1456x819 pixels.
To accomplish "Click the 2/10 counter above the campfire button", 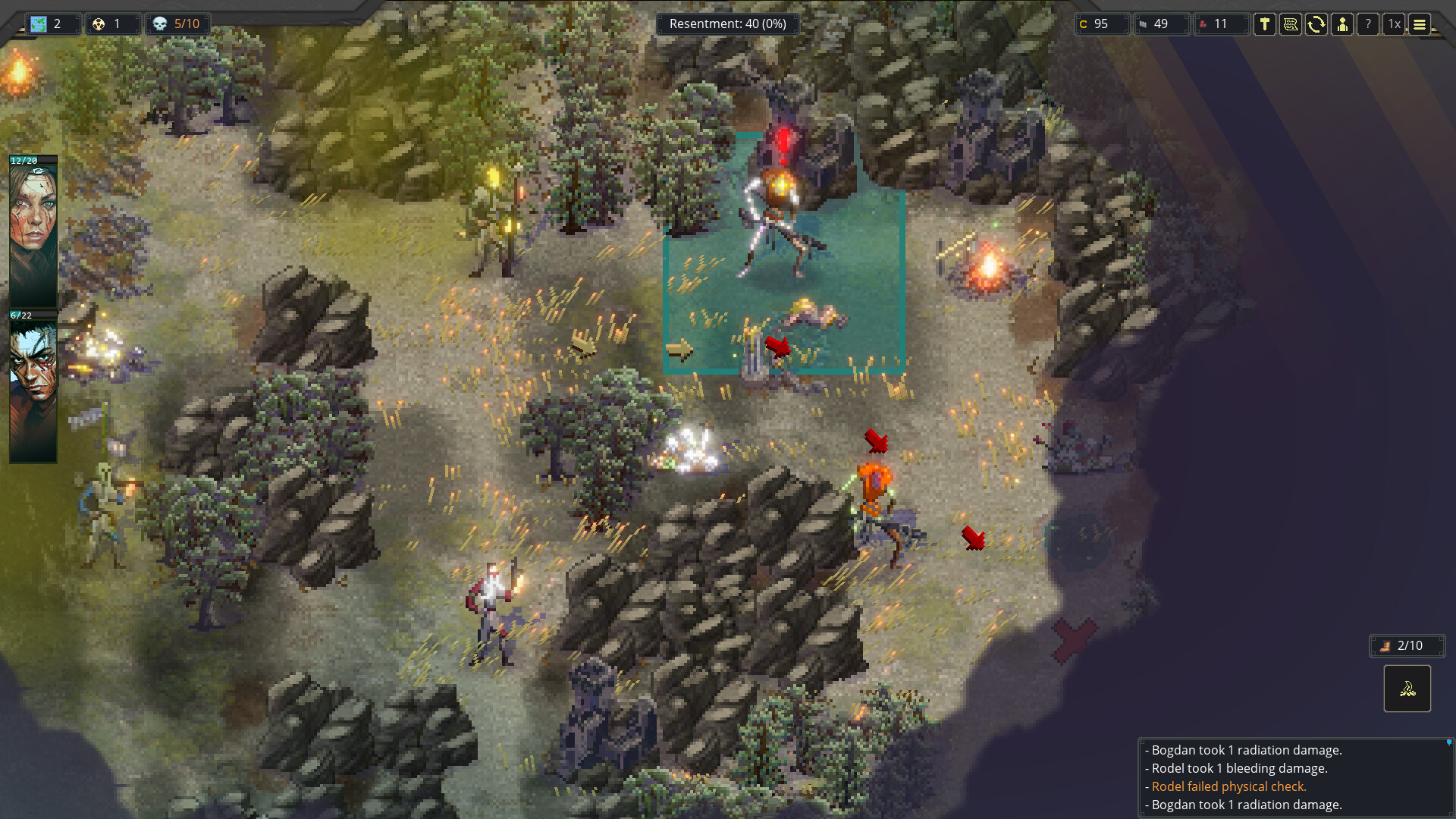I will [1407, 645].
